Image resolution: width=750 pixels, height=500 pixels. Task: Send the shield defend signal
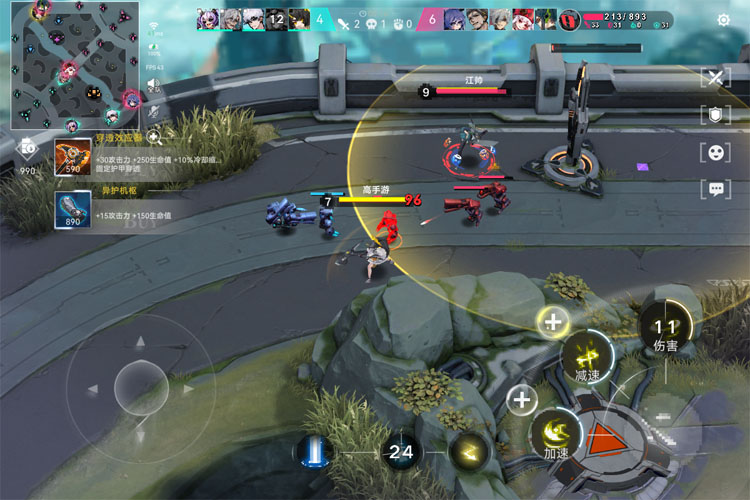pos(715,115)
